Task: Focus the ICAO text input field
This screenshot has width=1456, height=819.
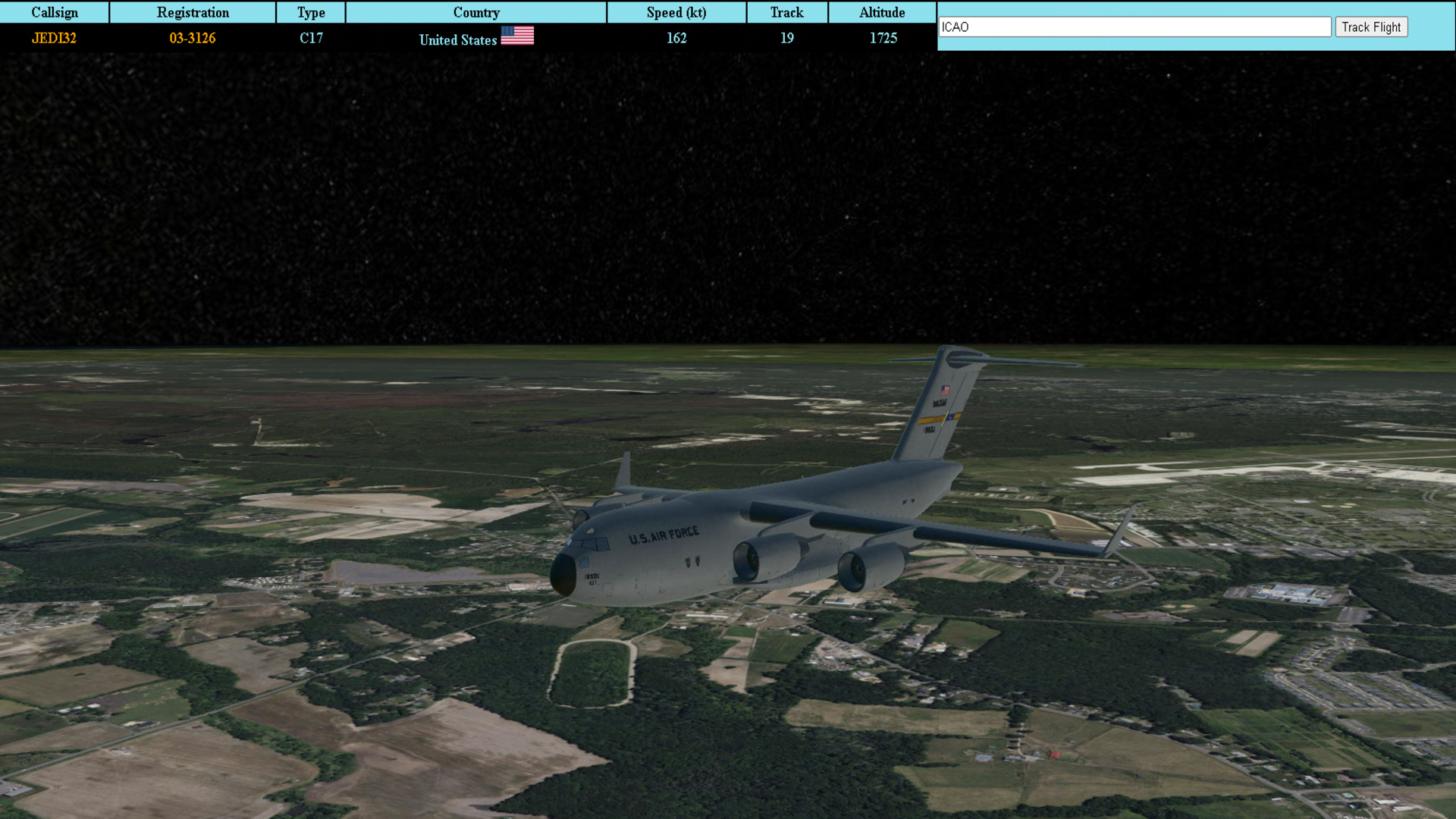Action: [x=1134, y=27]
